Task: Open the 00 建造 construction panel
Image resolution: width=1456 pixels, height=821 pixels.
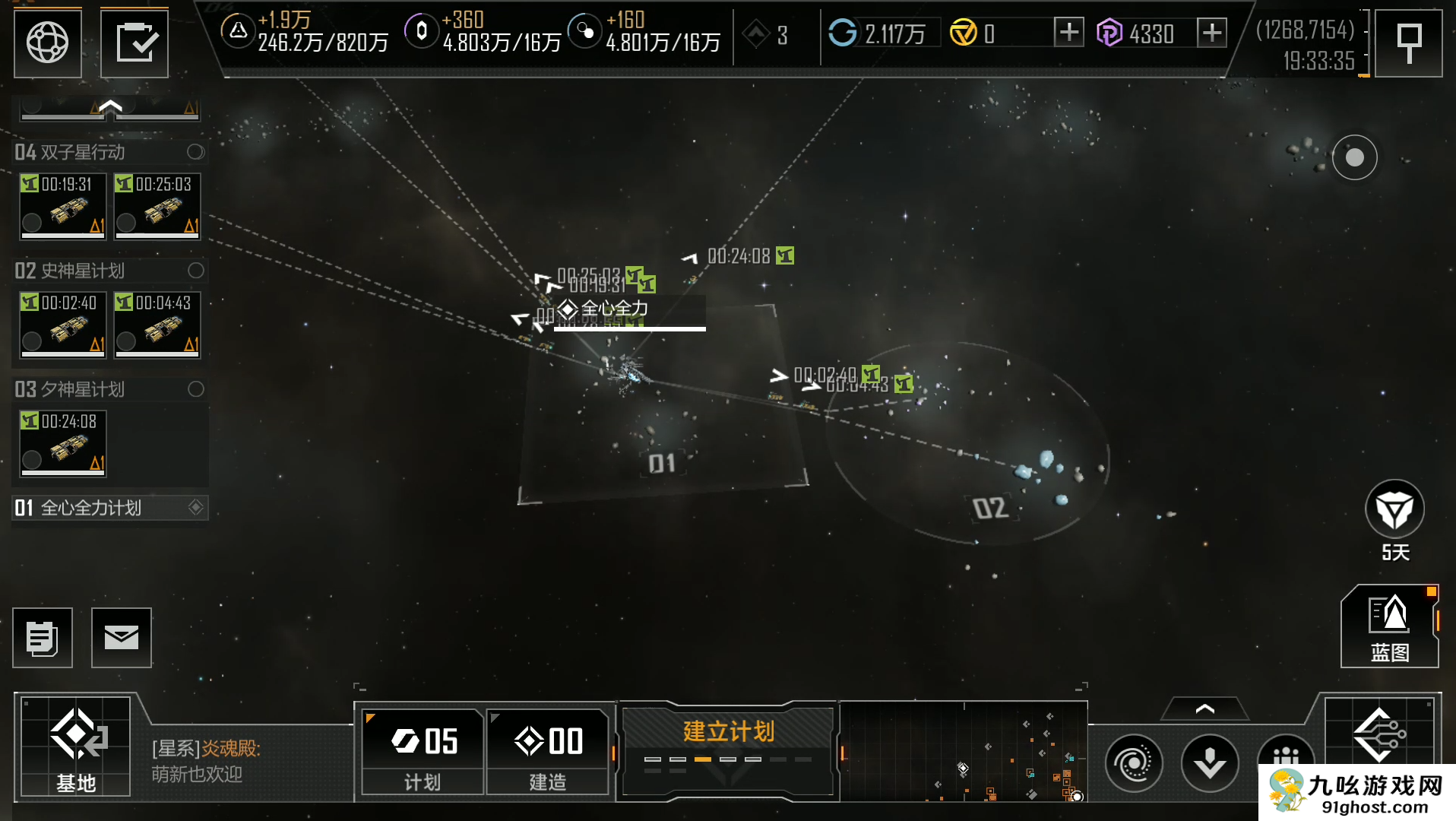Action: (x=548, y=752)
